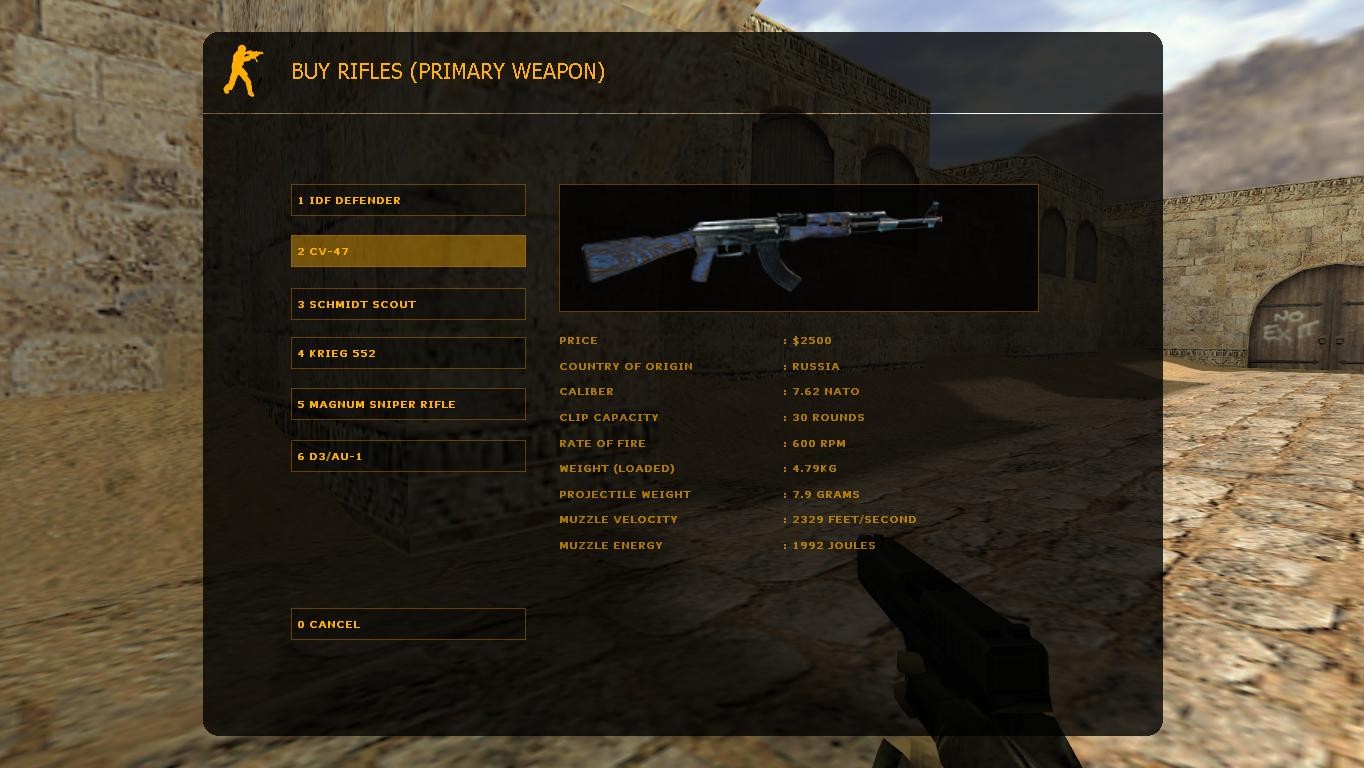Select menu option 1 IDF DEFENDER
This screenshot has width=1364, height=768.
click(407, 199)
